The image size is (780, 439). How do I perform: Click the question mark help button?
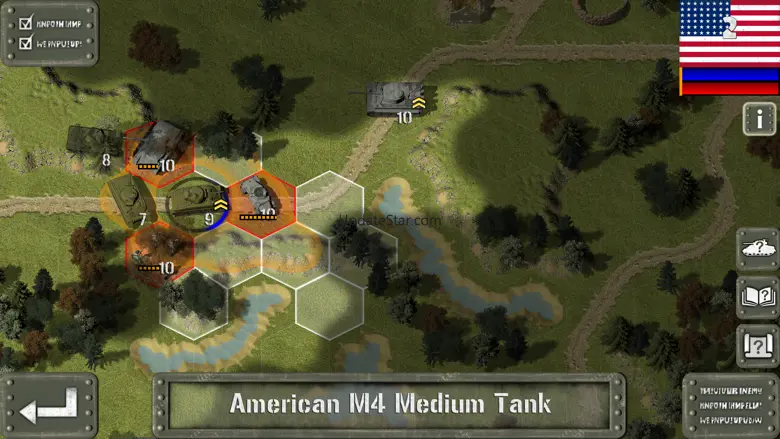757,346
